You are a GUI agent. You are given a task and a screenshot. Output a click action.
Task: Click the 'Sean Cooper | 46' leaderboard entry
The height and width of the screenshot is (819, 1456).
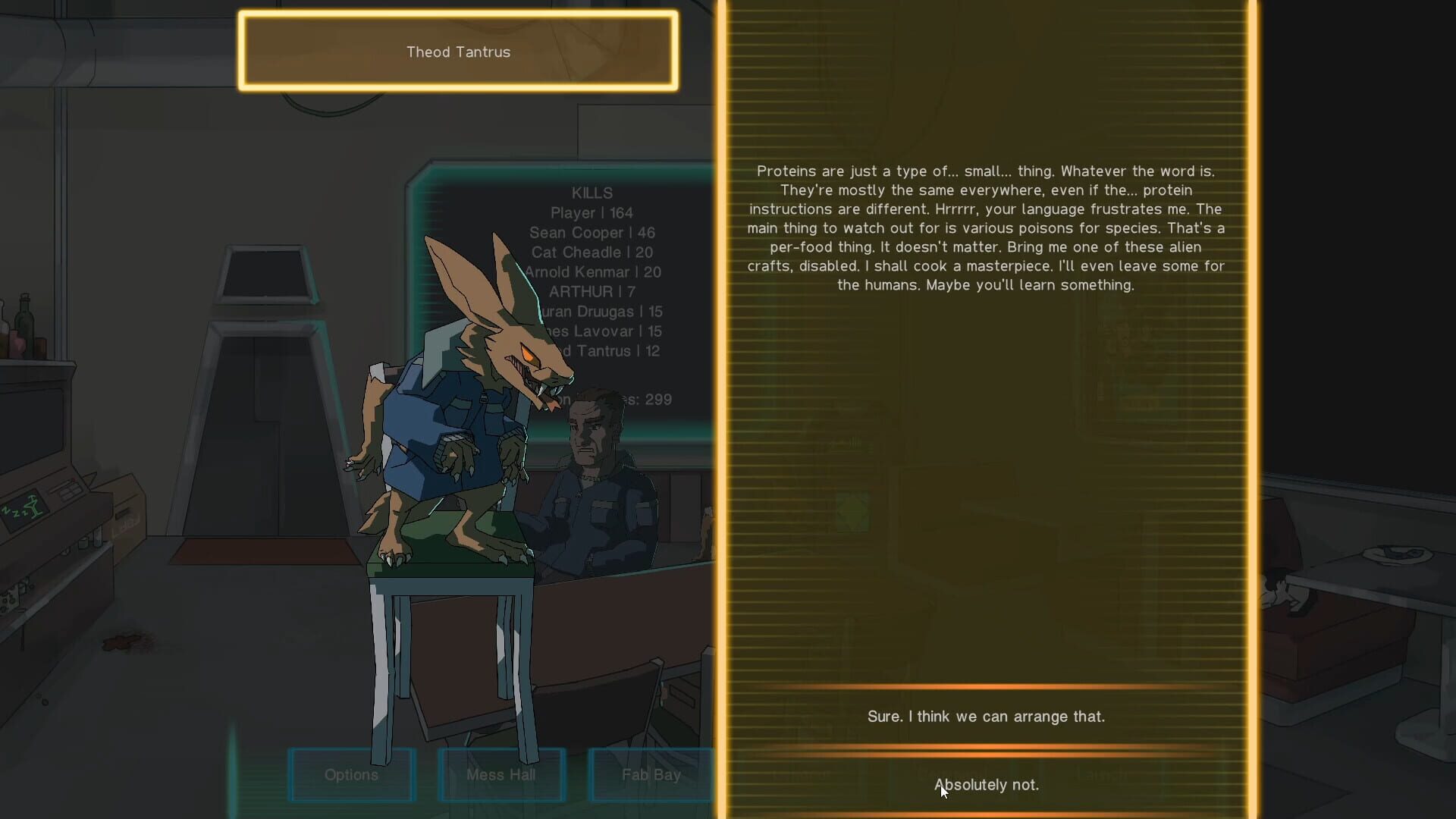coord(592,233)
